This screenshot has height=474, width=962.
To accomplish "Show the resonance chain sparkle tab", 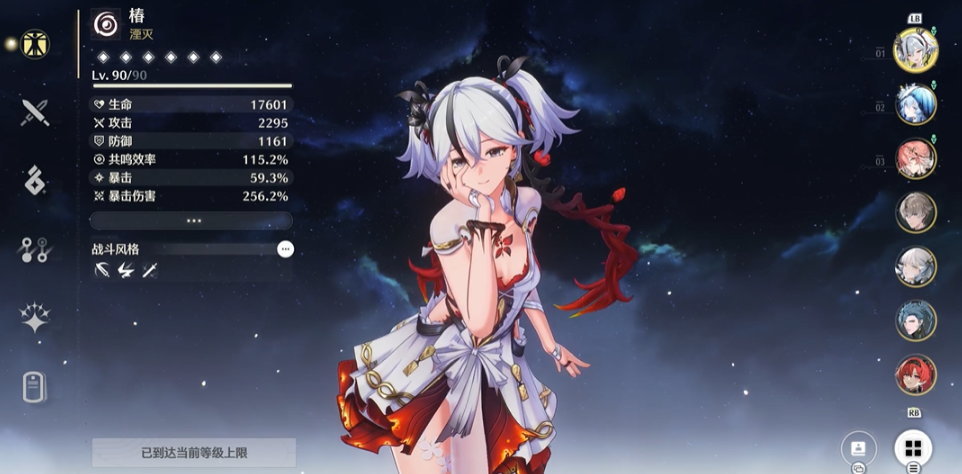I will tap(36, 318).
